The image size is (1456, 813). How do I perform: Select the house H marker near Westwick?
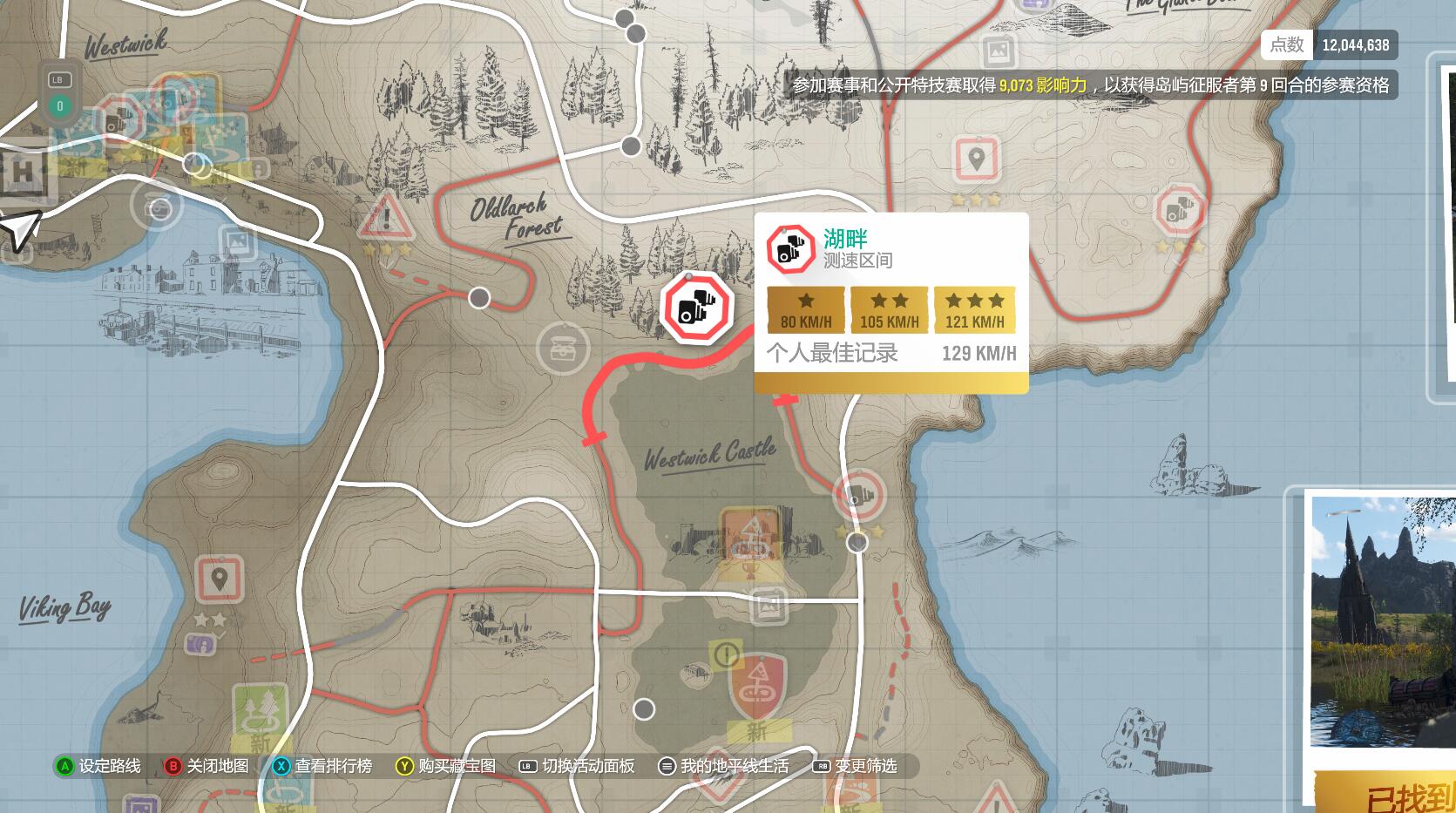click(22, 173)
